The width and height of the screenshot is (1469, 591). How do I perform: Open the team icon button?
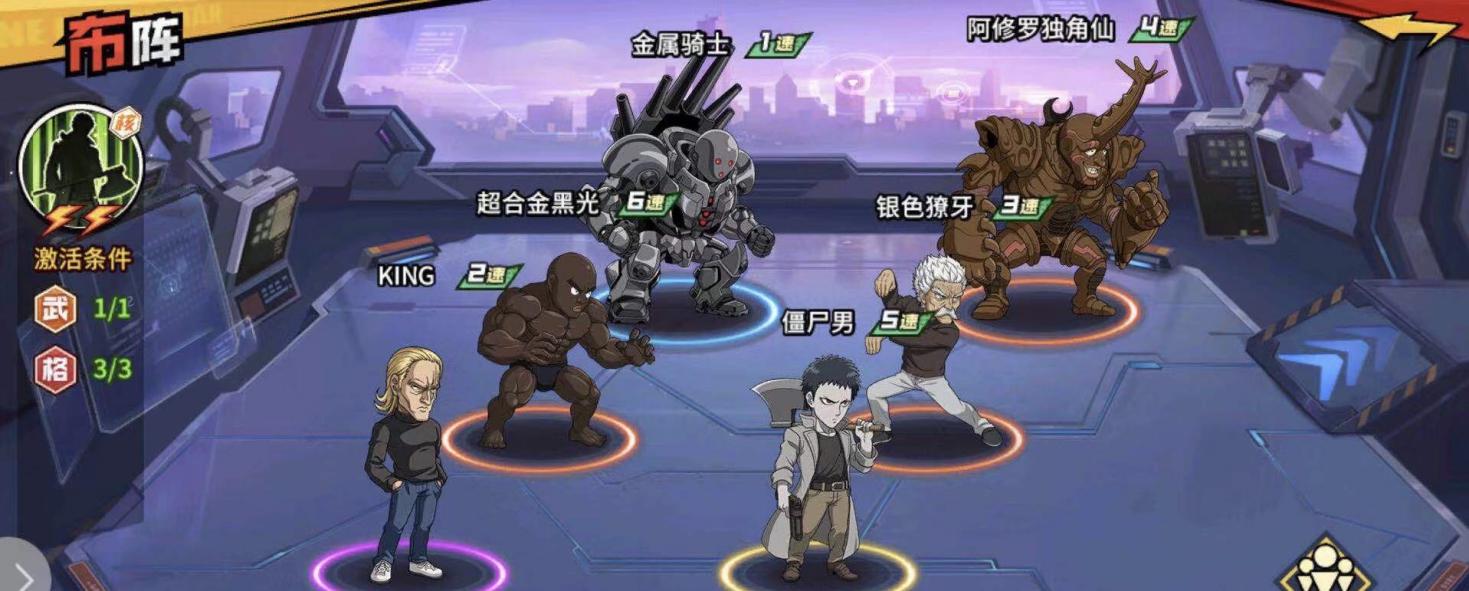(x=1327, y=567)
